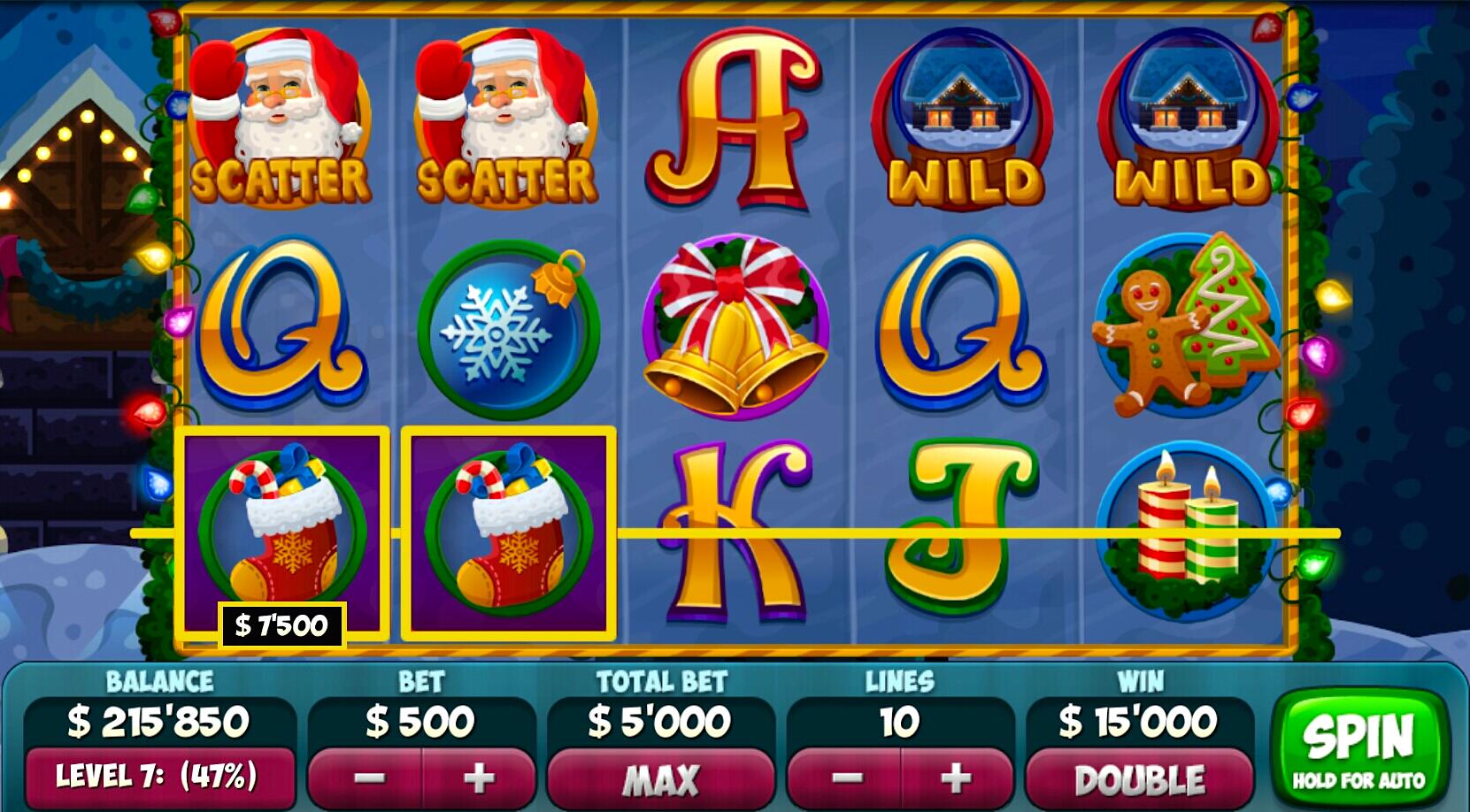The image size is (1470, 812).
Task: Click the purple K letter symbol
Action: point(735,531)
